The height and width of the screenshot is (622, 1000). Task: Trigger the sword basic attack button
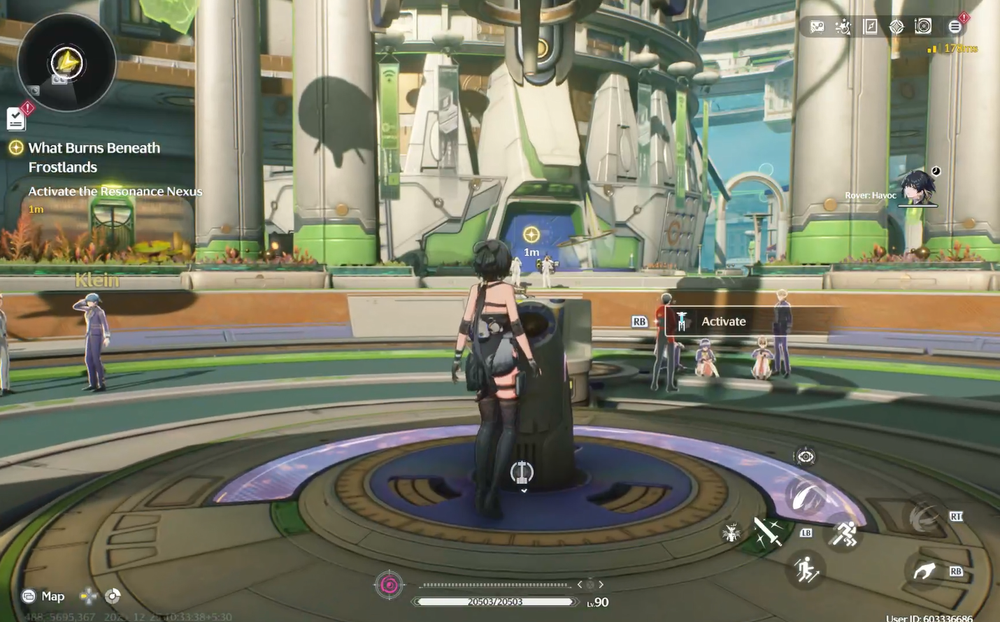[767, 531]
